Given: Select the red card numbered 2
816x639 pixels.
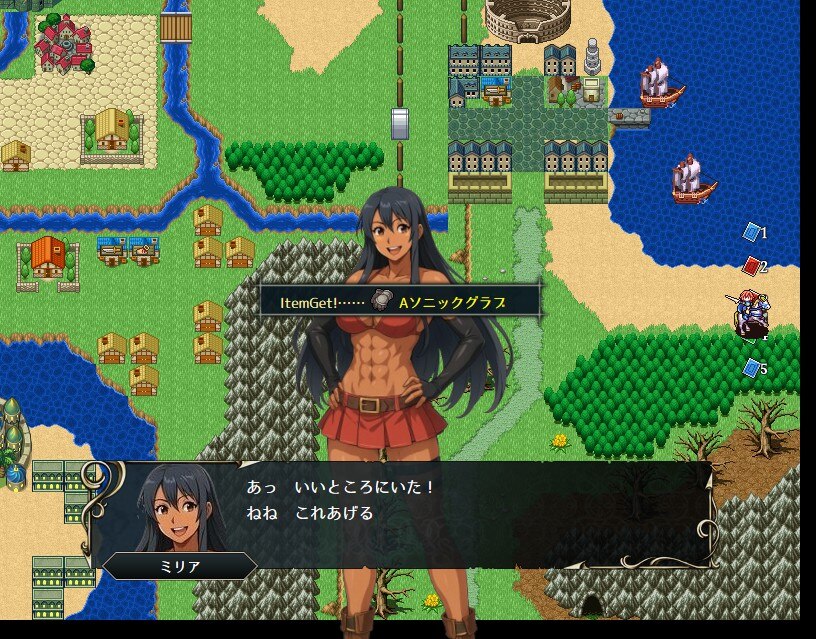Looking at the screenshot, I should coord(752,266).
